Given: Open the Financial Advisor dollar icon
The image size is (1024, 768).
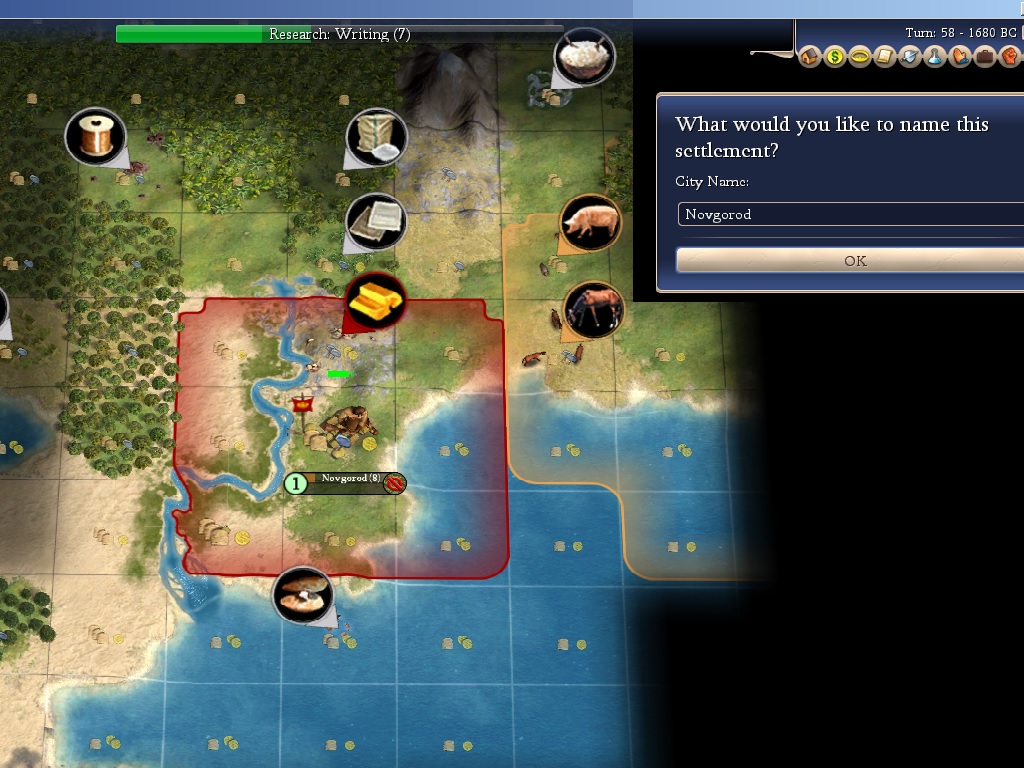Looking at the screenshot, I should click(835, 57).
